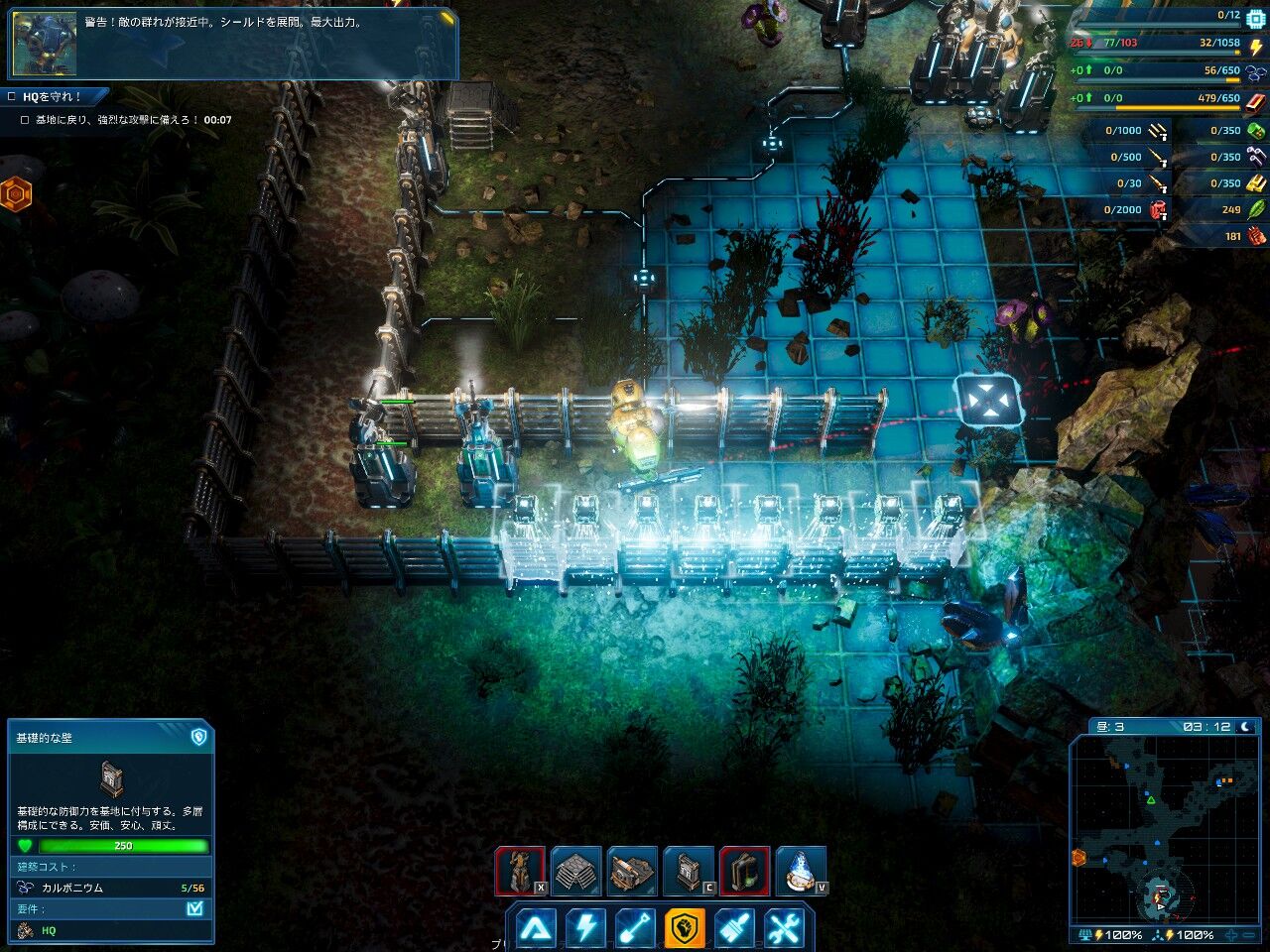Screen dimensions: 1270x952
Task: Pick the basic wall build item
Action: [x=689, y=871]
